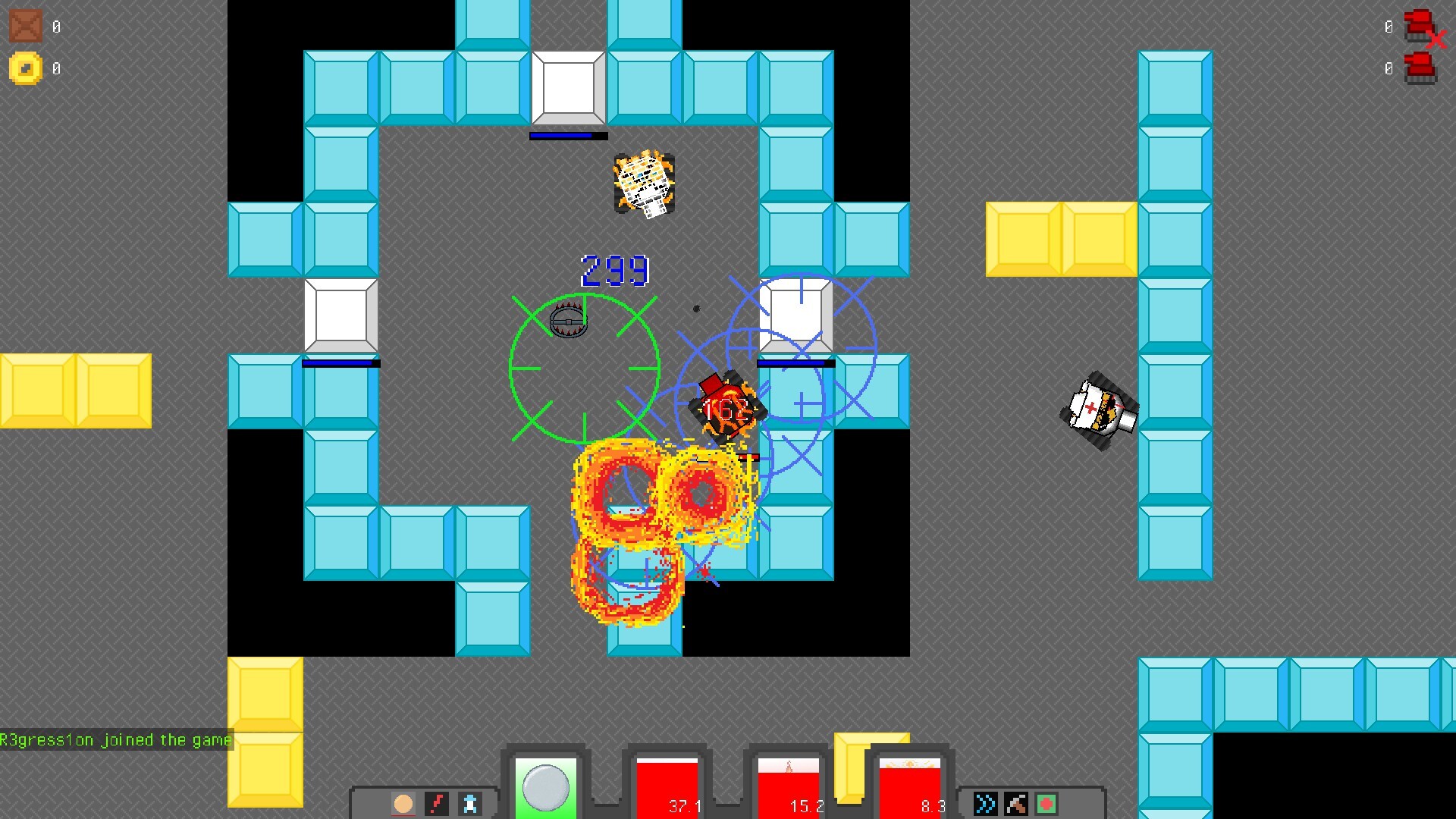Click the crate counter icon top left
This screenshot has height=819, width=1456.
pos(25,25)
